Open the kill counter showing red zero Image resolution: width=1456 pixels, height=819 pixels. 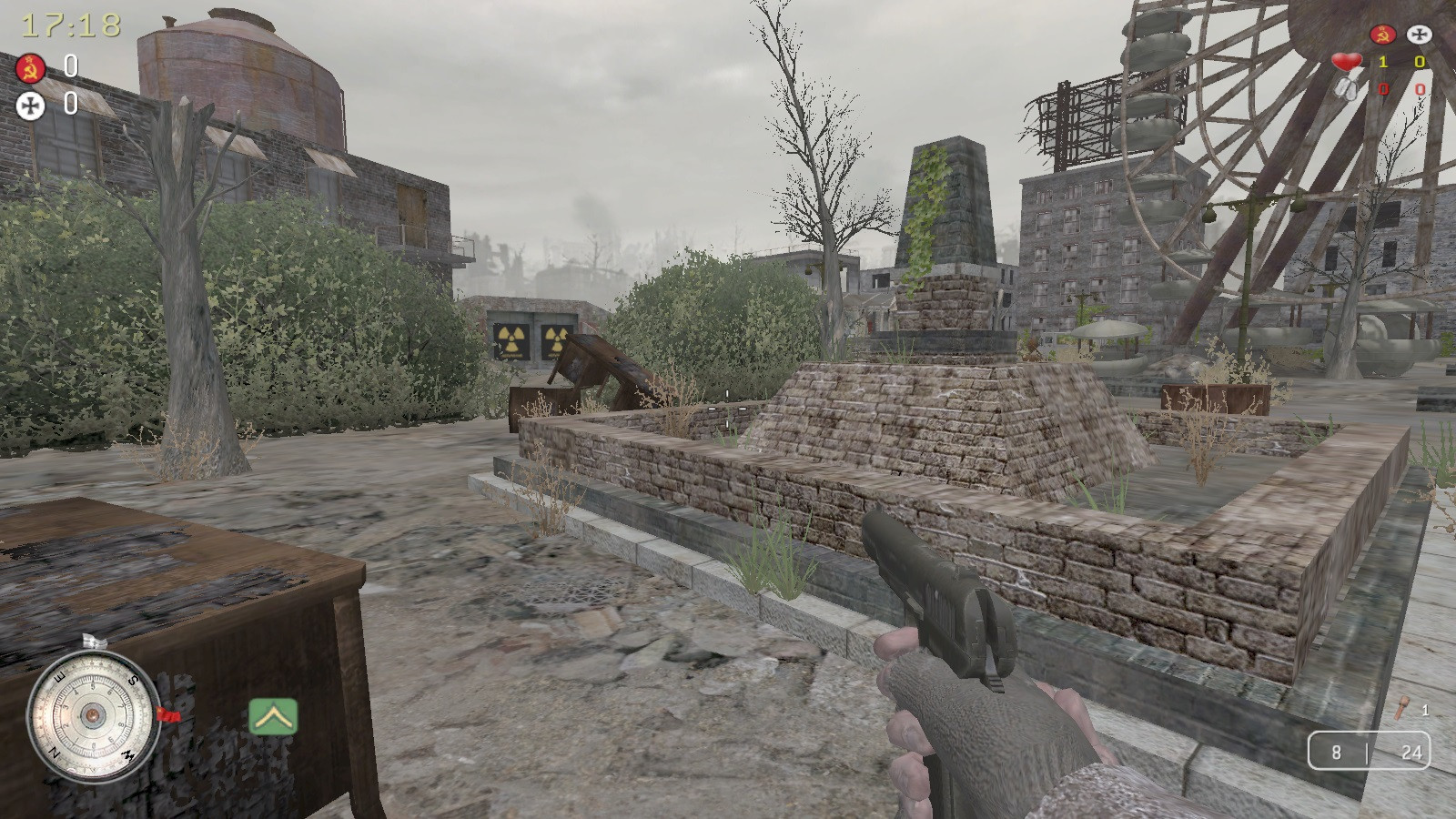coord(1381,88)
